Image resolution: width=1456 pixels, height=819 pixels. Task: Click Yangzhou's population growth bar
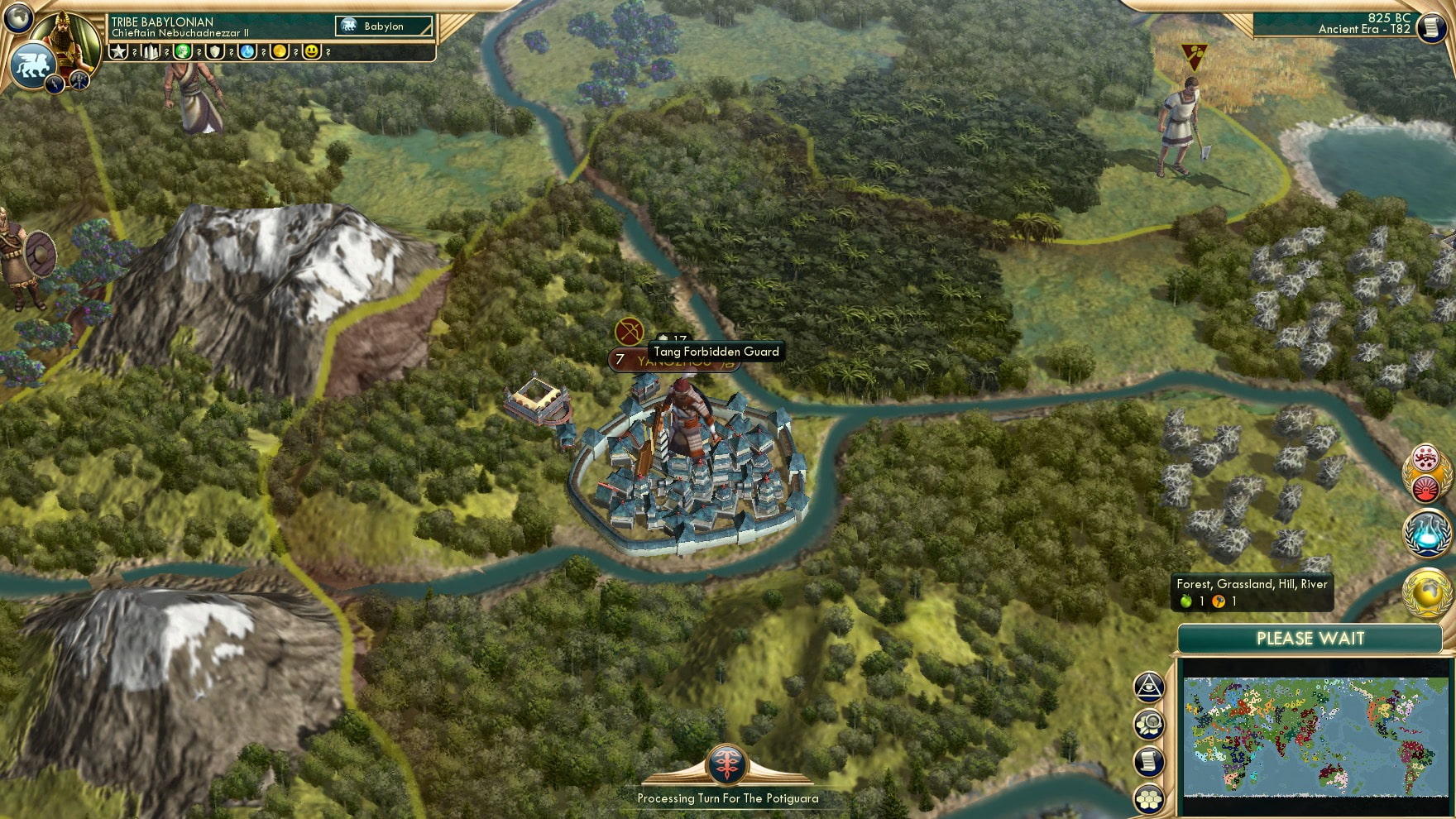[x=618, y=361]
